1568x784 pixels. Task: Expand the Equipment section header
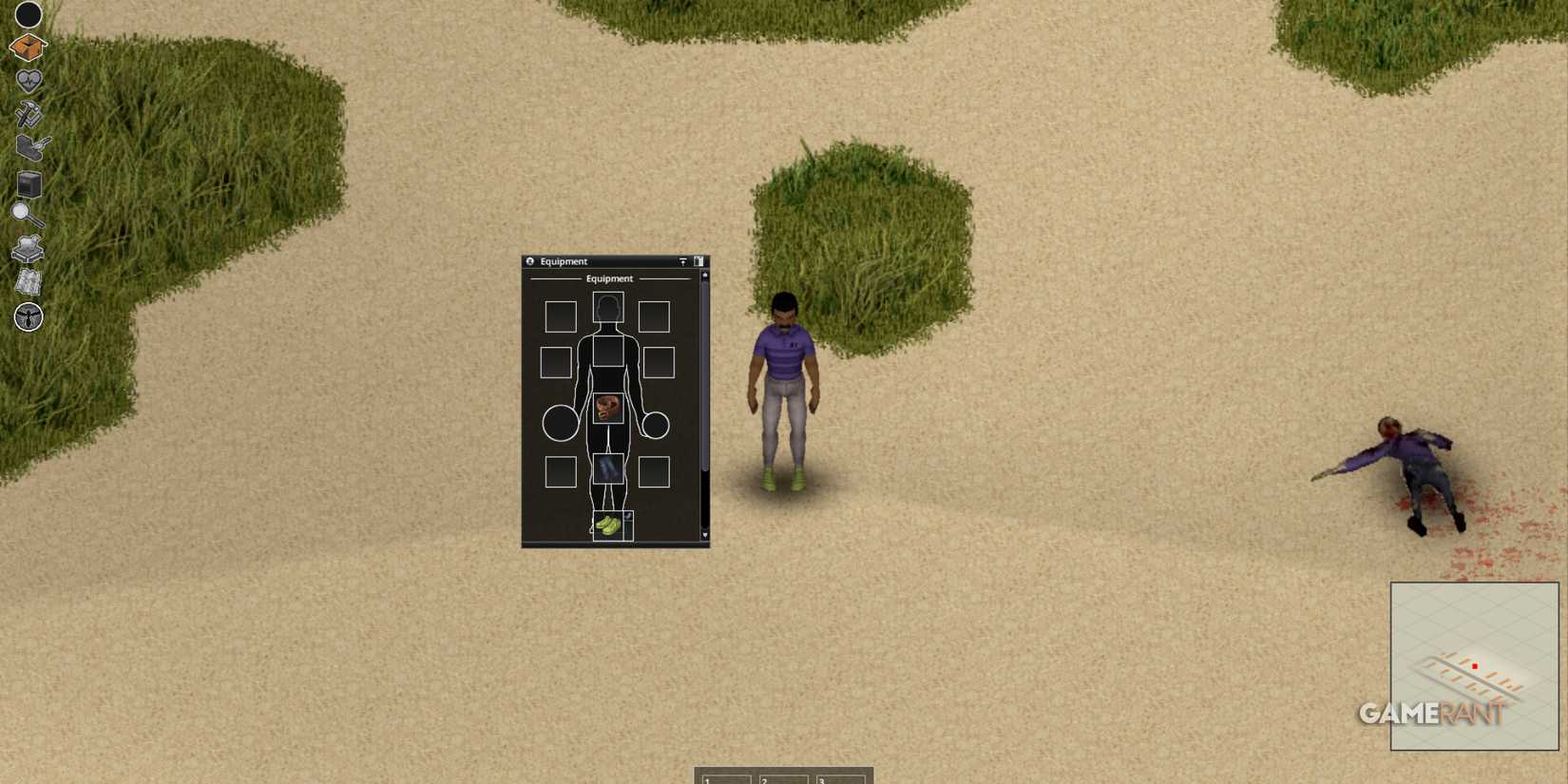(x=611, y=278)
